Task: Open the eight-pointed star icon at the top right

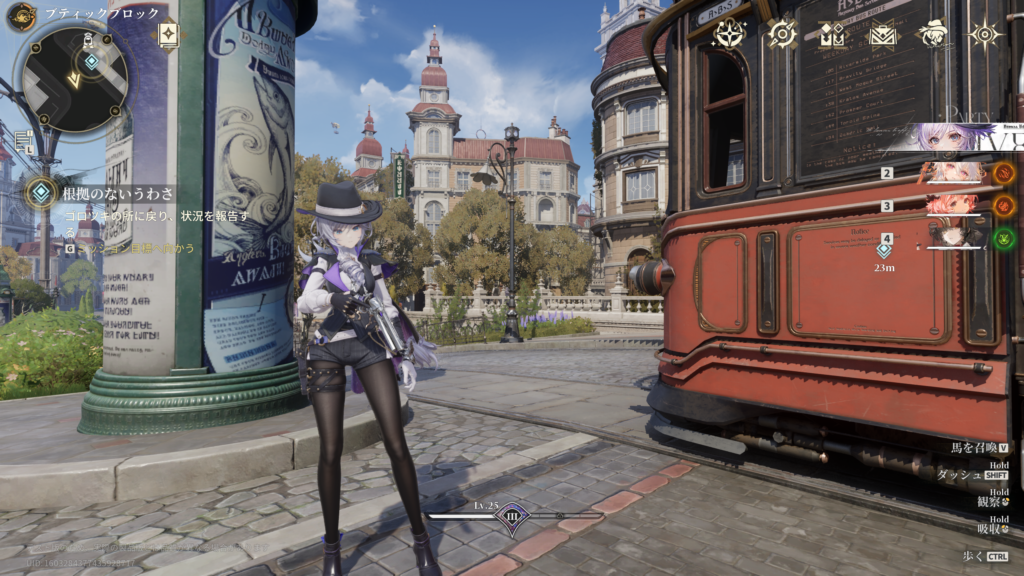Action: click(x=985, y=34)
